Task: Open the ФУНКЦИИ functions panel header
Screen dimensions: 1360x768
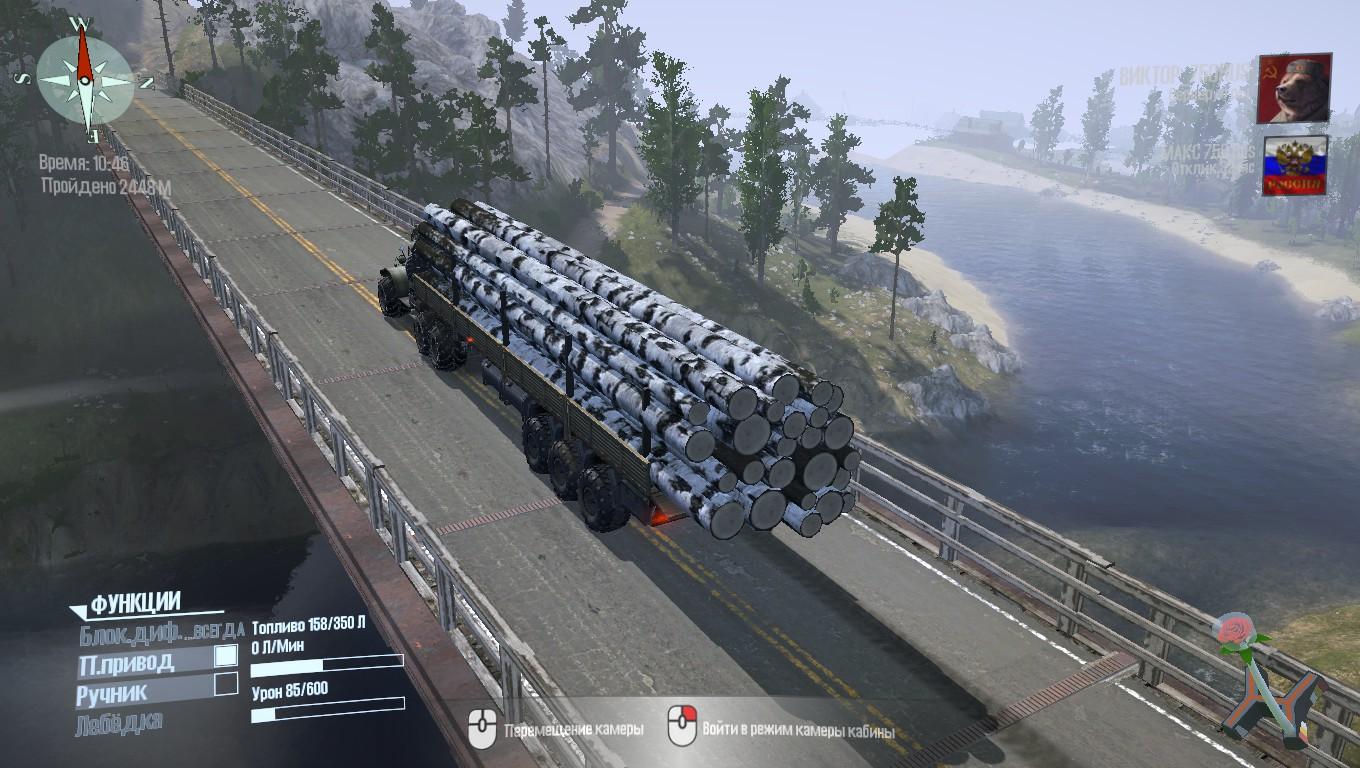Action: click(x=135, y=603)
